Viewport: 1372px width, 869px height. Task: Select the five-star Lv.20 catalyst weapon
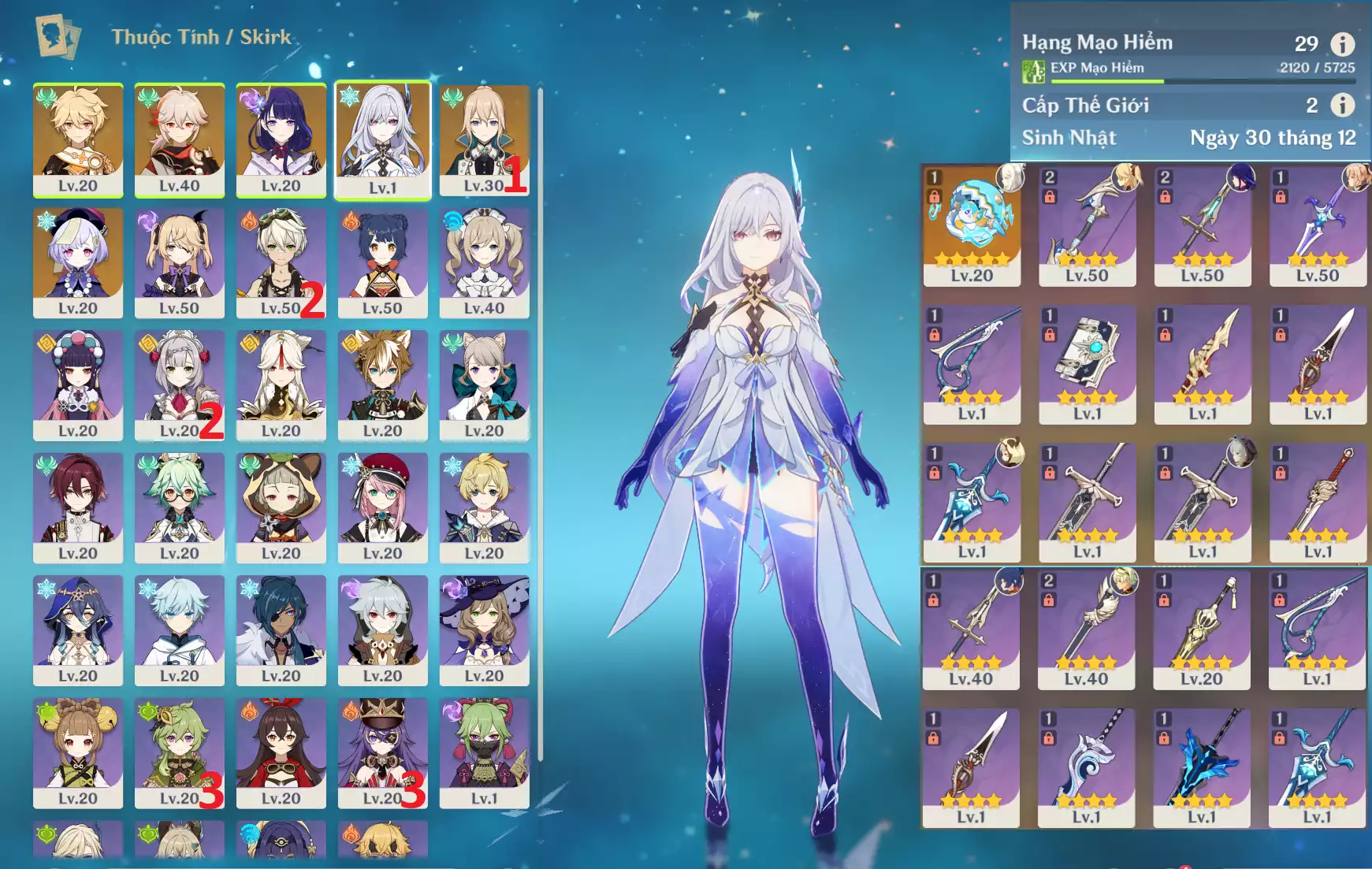[x=972, y=225]
